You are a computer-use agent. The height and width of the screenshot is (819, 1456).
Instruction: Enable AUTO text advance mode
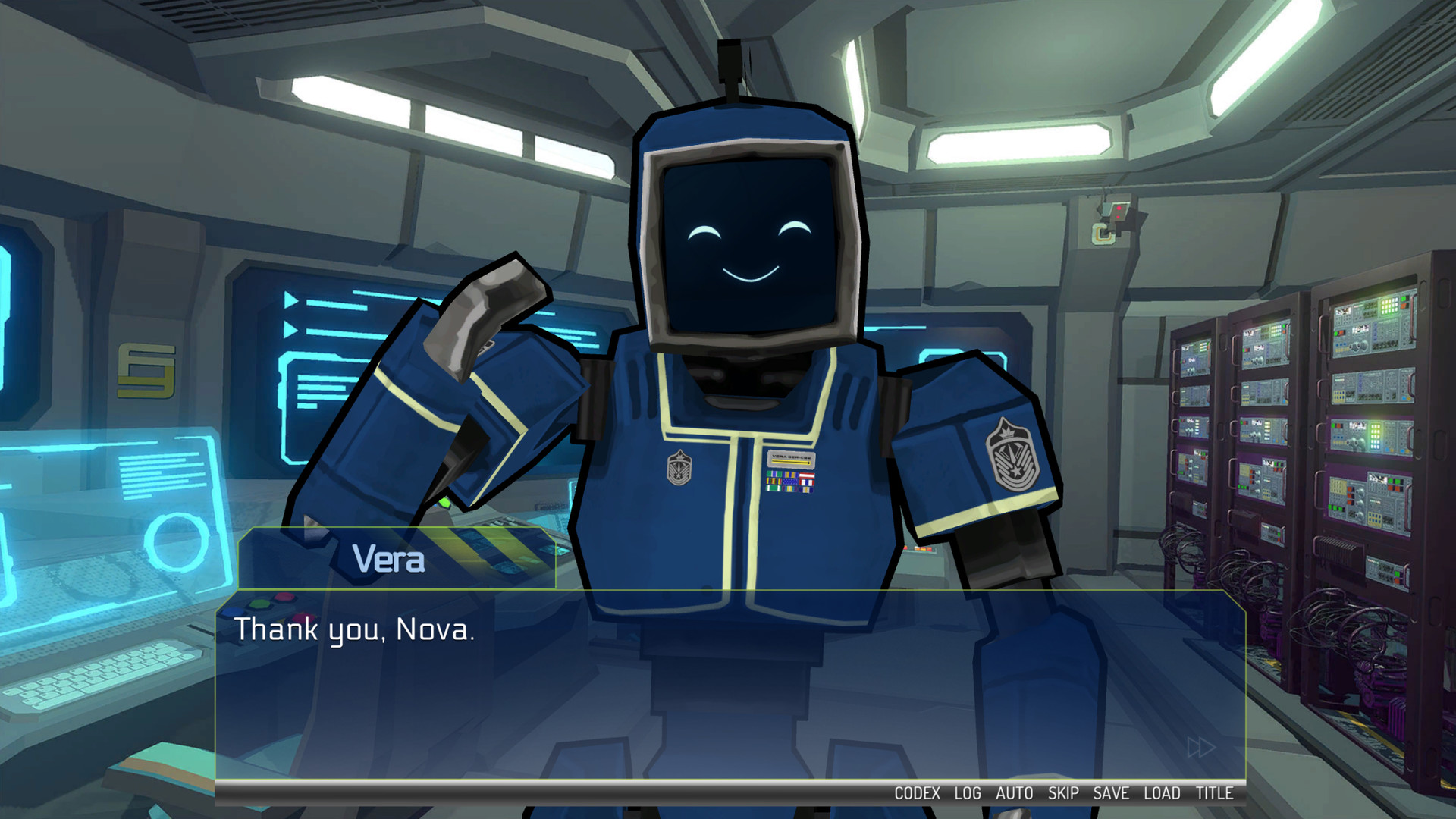tap(1016, 793)
